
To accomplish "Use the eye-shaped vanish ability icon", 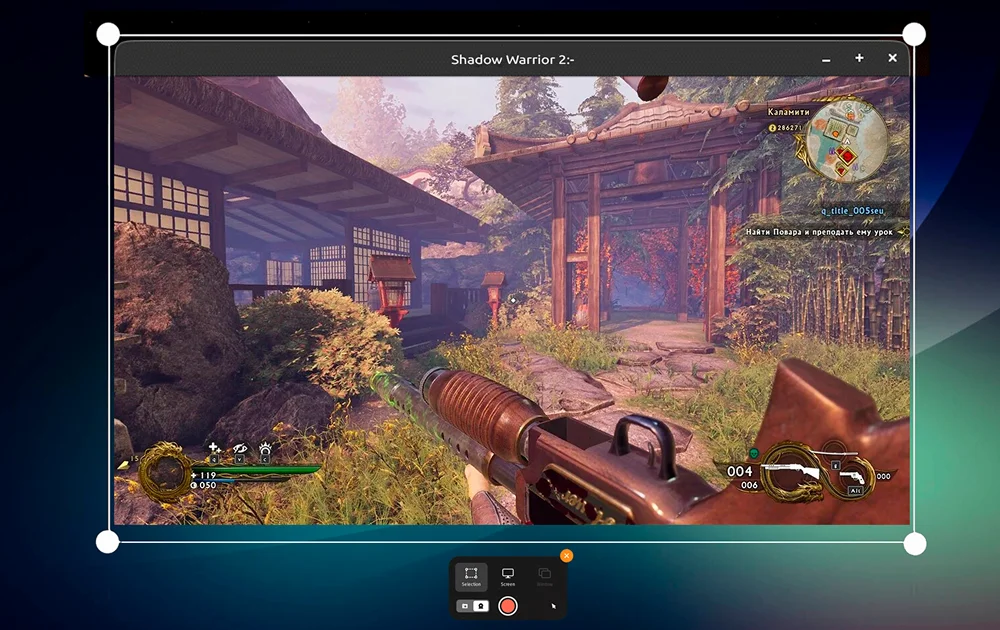I will tap(240, 449).
